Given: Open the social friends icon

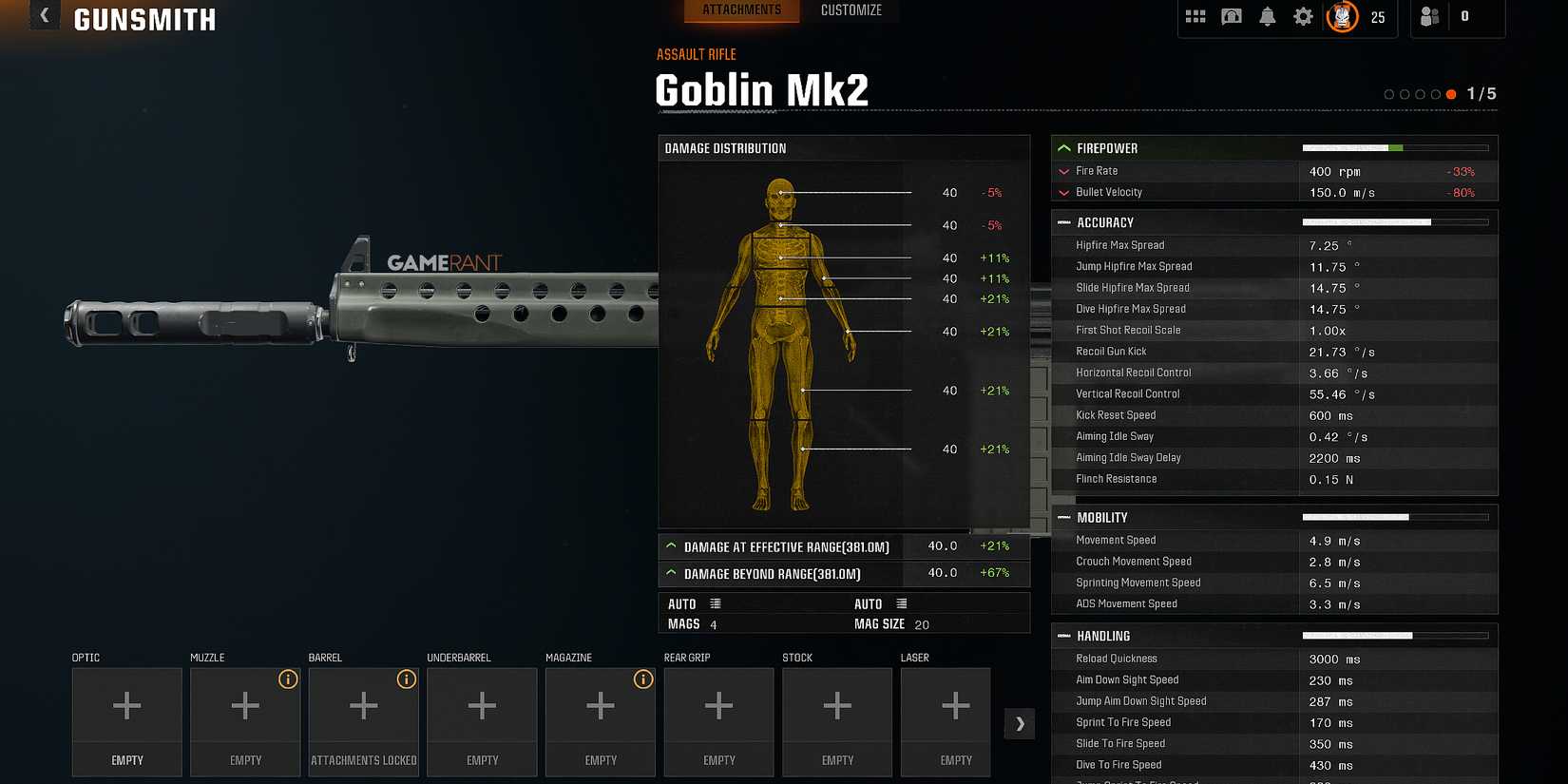Looking at the screenshot, I should [1429, 17].
